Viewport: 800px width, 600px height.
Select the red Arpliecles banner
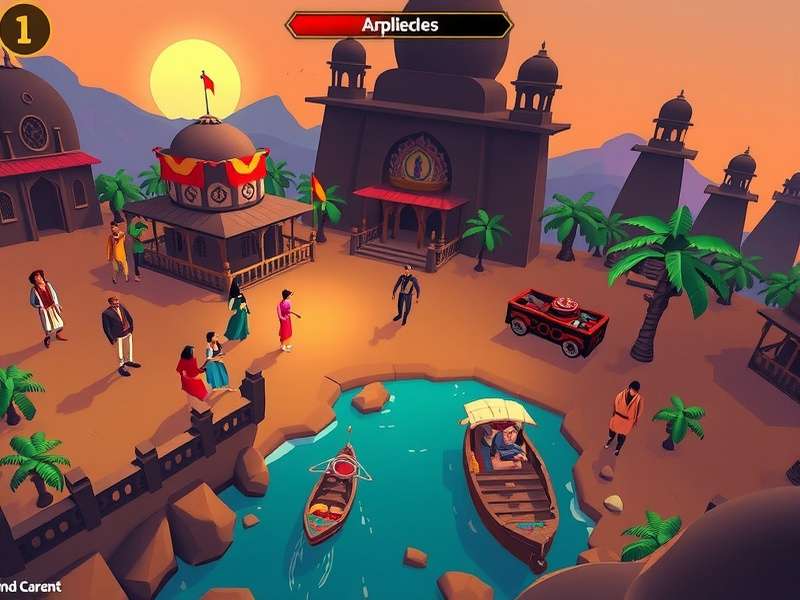pyautogui.click(x=399, y=25)
